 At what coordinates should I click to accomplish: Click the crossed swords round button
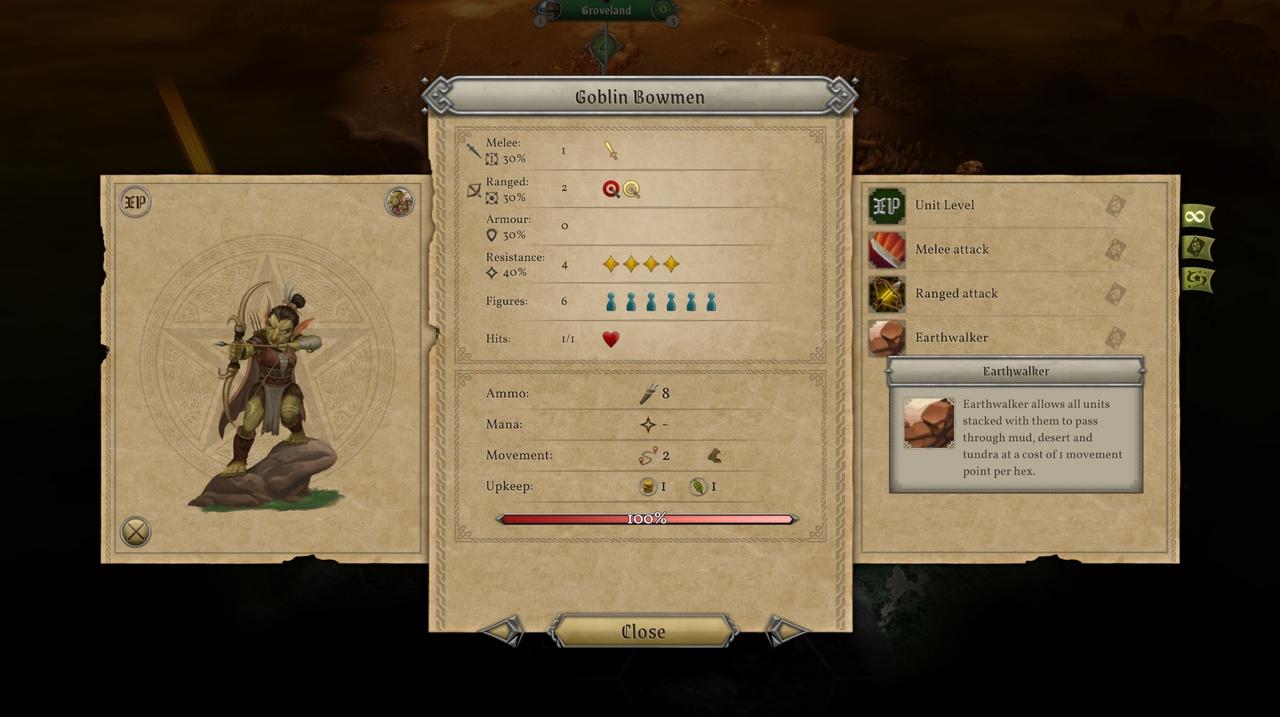click(135, 531)
